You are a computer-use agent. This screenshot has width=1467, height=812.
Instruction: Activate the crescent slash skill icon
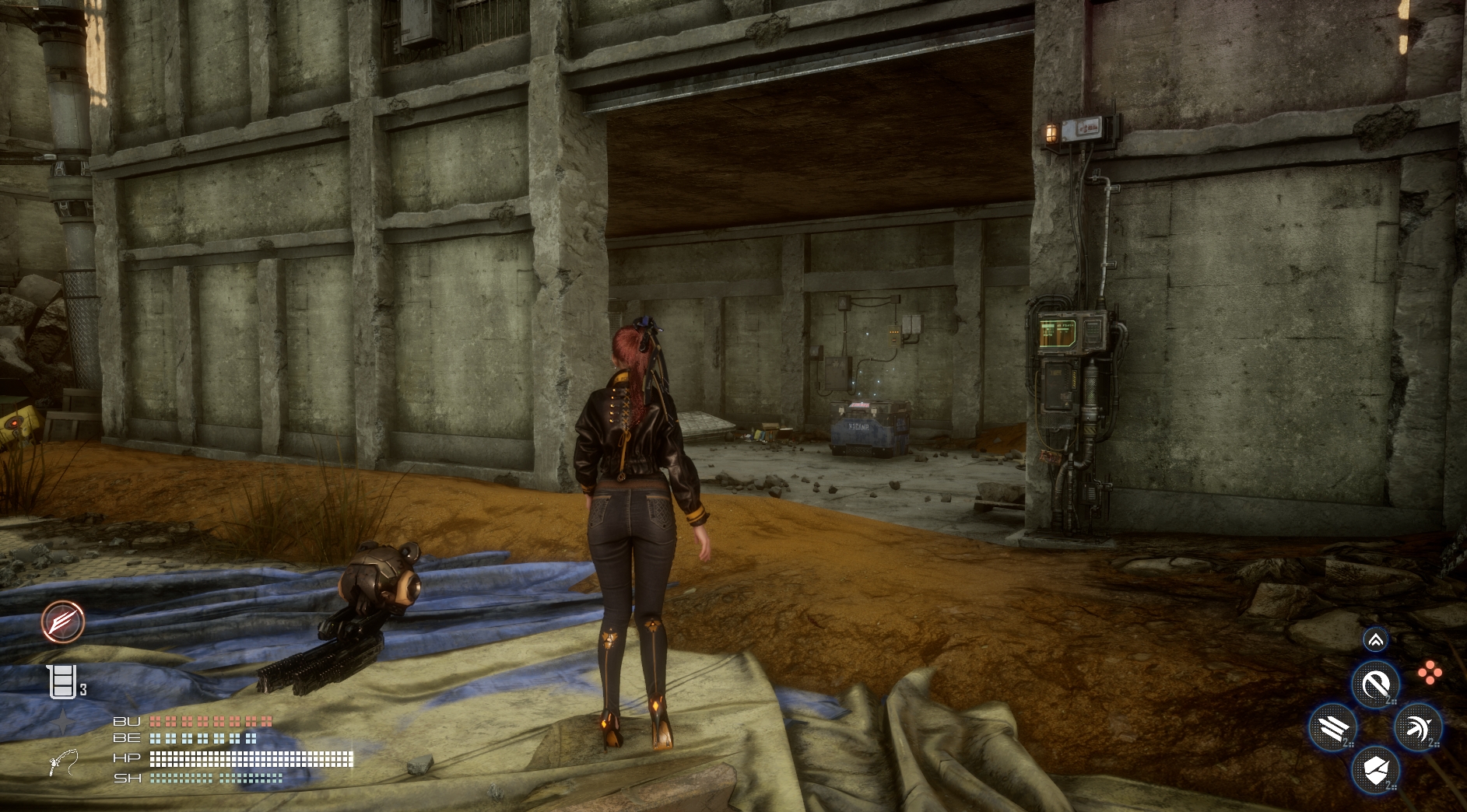click(x=1375, y=684)
